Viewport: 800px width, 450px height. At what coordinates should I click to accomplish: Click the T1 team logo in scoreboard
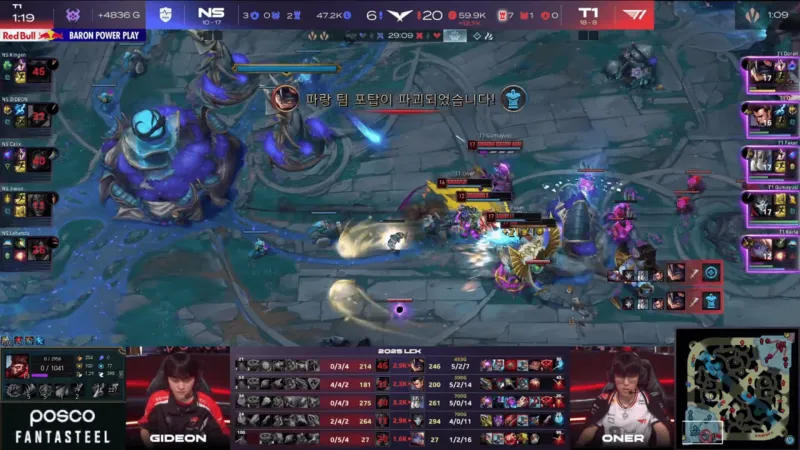(635, 14)
